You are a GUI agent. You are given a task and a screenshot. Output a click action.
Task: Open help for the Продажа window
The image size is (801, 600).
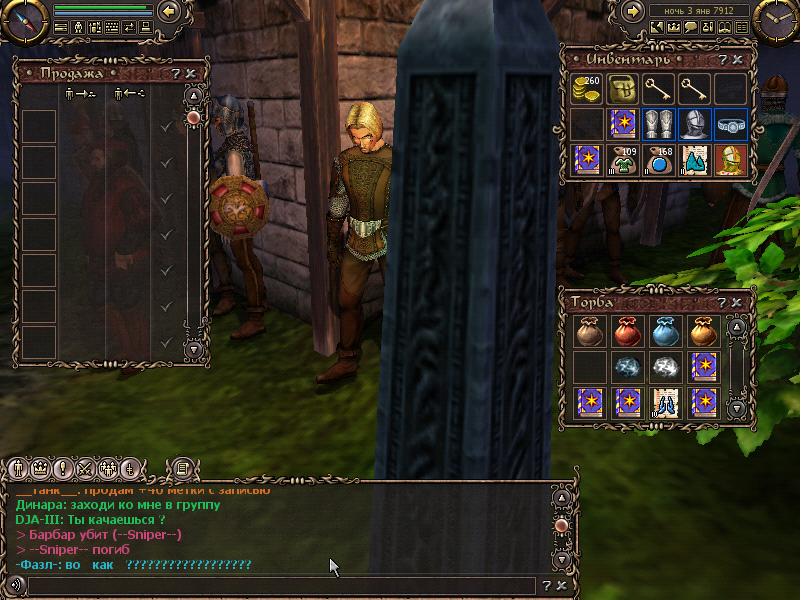tap(176, 73)
